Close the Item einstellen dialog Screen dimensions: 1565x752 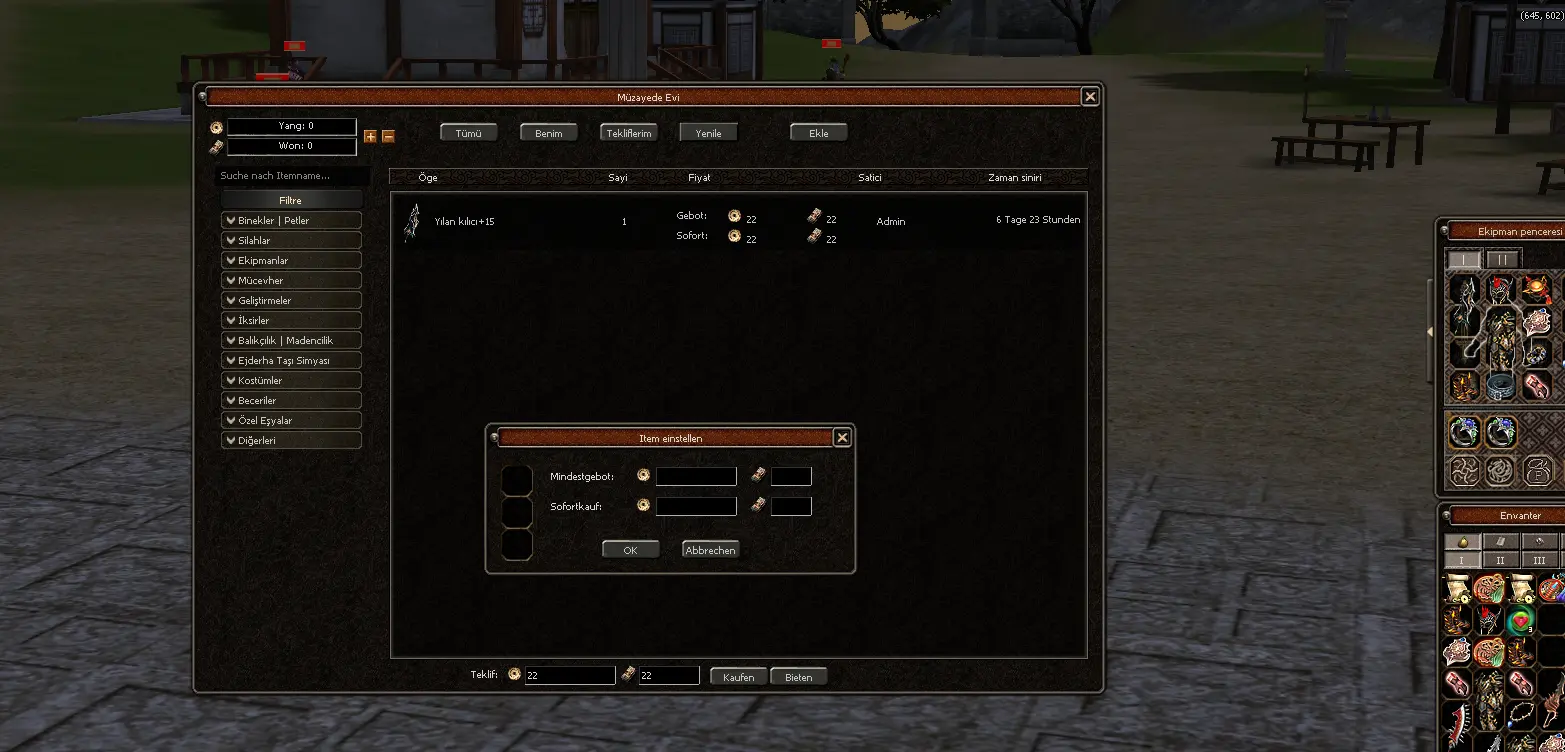point(842,438)
